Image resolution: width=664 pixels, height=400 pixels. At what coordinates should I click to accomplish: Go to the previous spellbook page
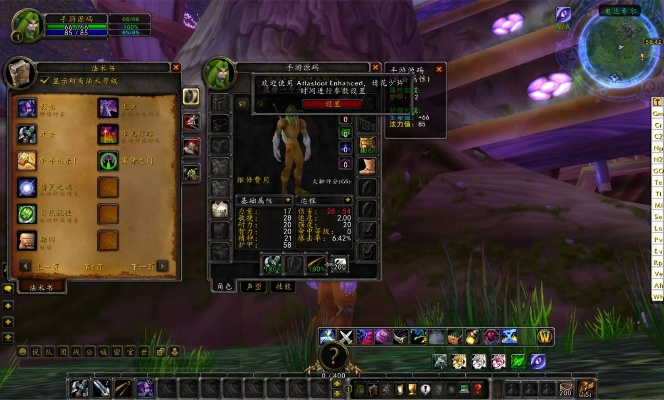(25, 266)
